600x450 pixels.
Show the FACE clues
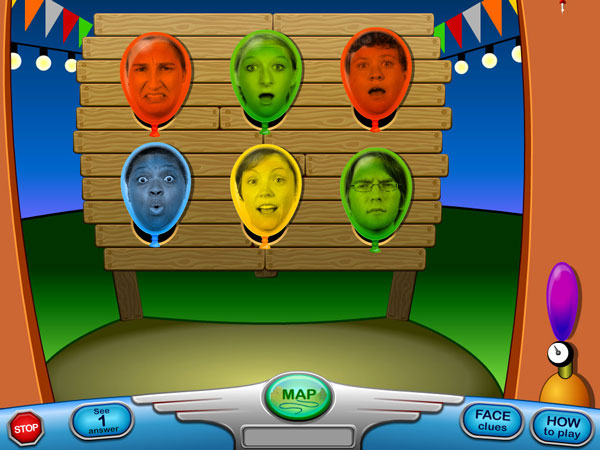point(492,420)
